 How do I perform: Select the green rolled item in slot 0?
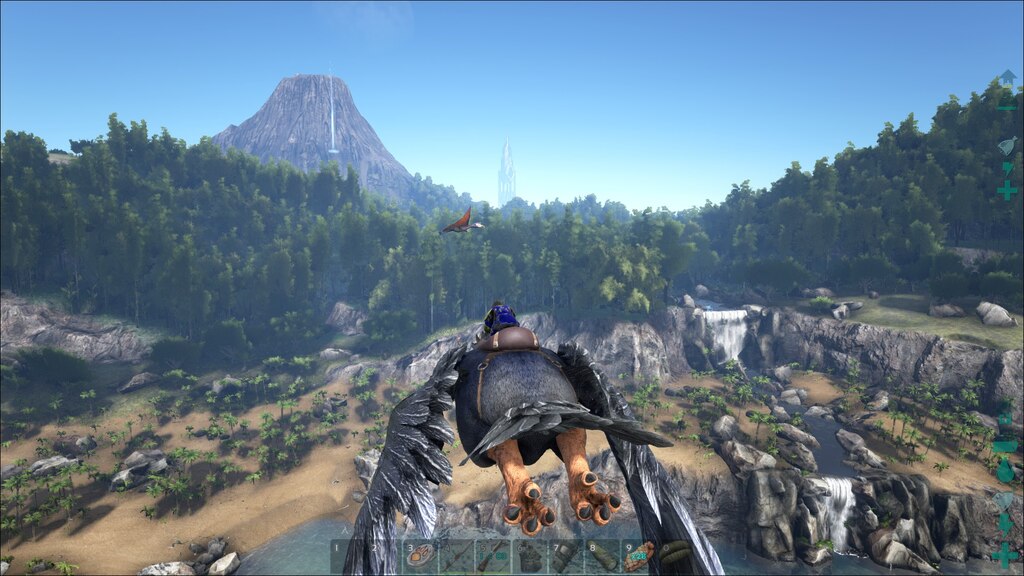[673, 556]
